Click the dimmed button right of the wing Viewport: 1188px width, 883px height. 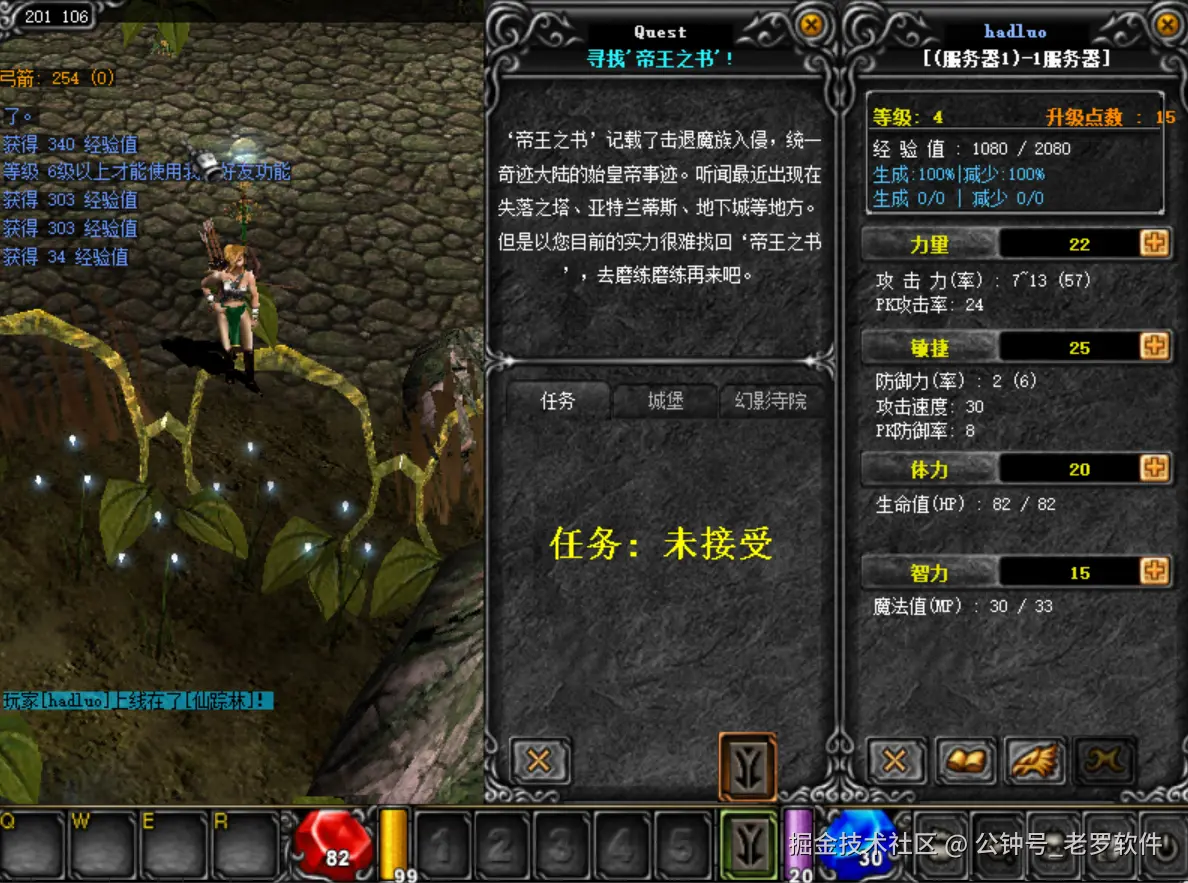coord(1105,761)
